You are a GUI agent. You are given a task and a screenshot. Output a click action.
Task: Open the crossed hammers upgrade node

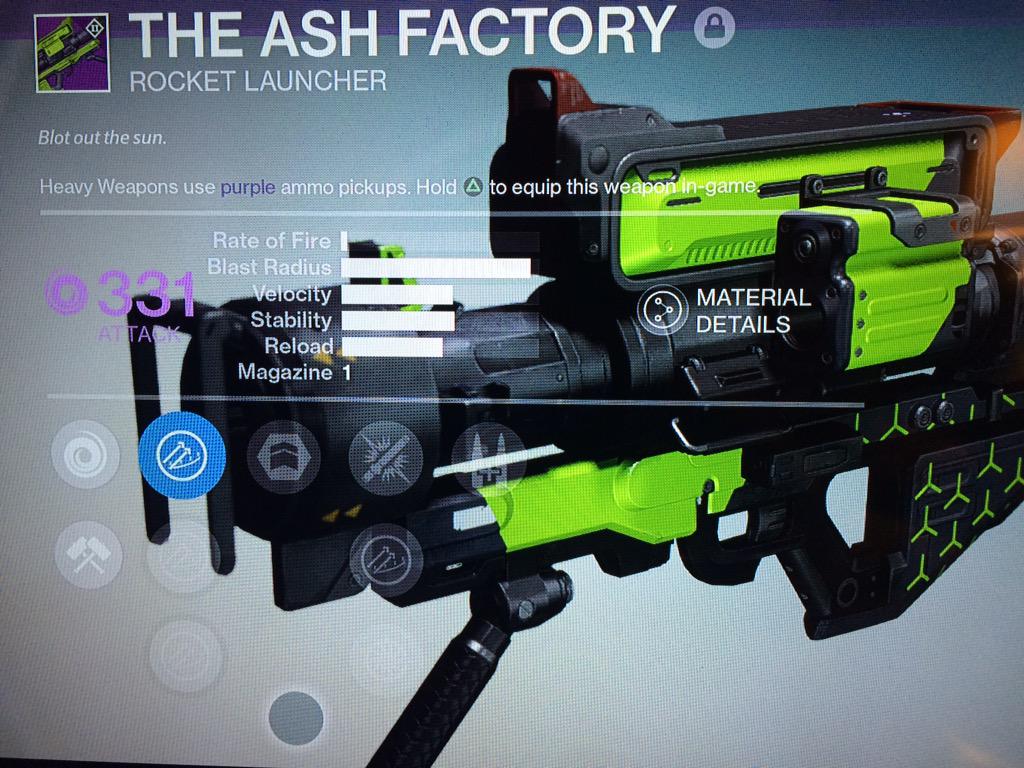point(82,552)
